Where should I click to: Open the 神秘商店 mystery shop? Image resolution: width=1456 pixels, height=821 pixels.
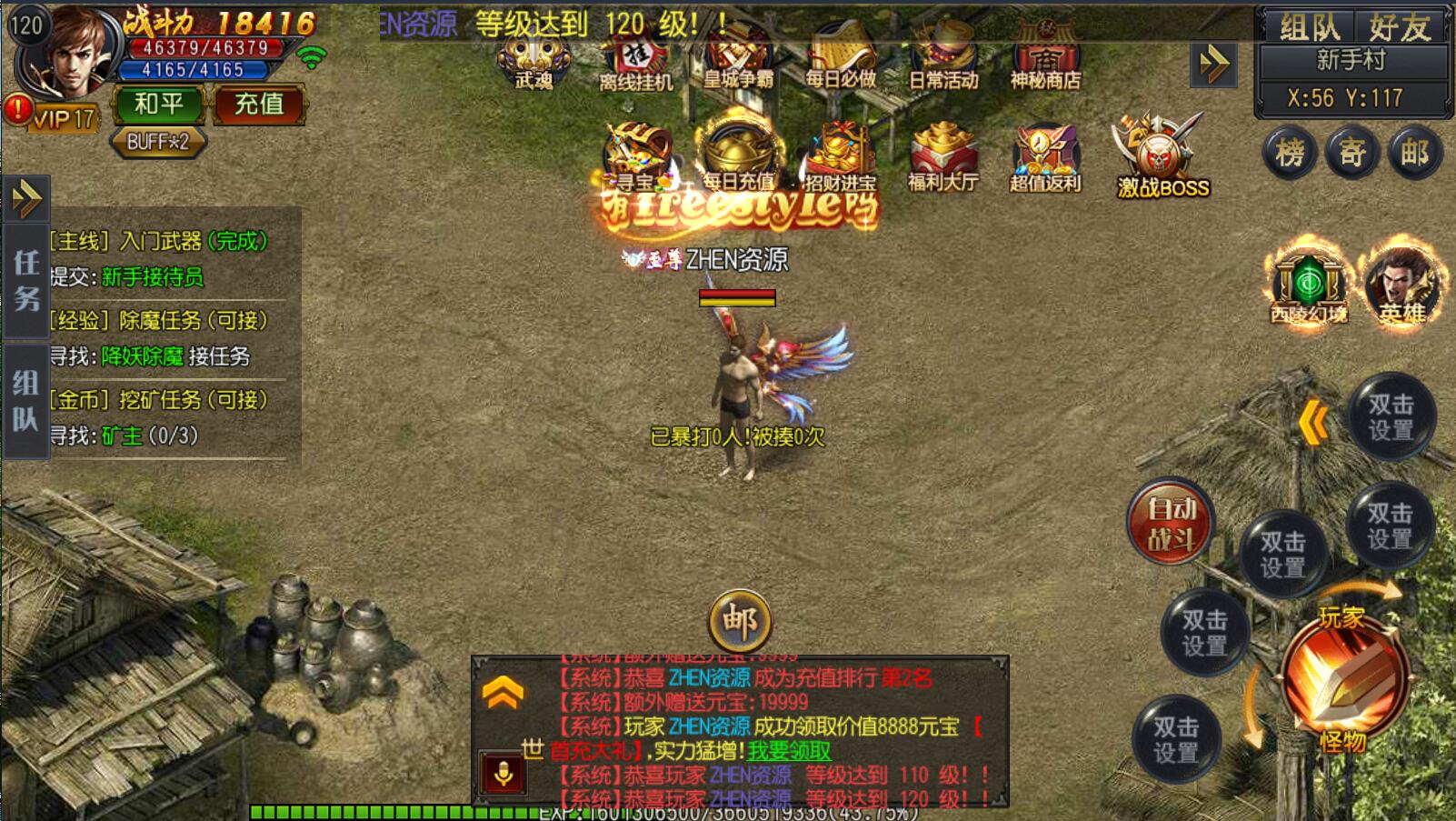1045,57
